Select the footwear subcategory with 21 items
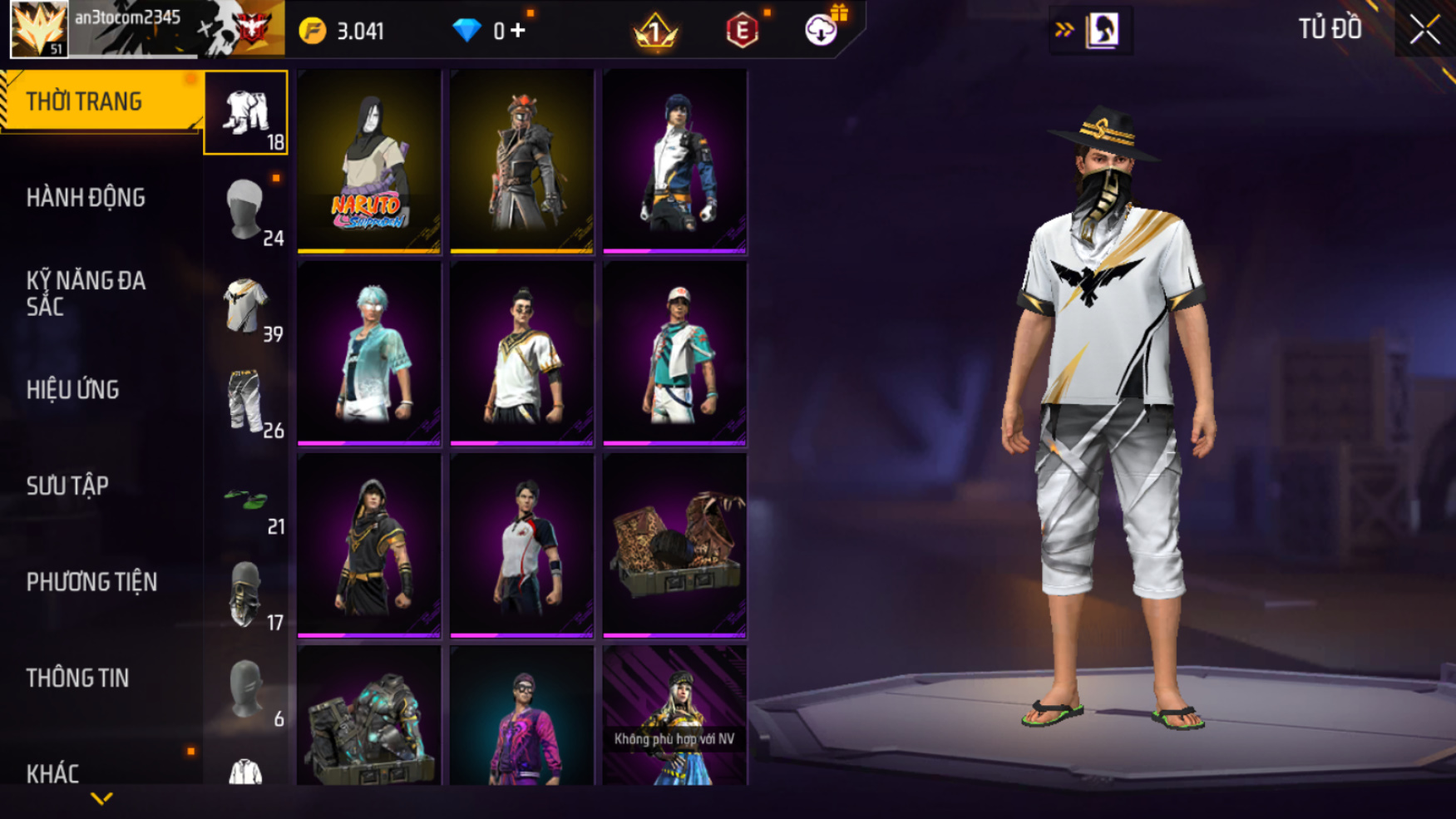Viewport: 1456px width, 819px height. (246, 501)
